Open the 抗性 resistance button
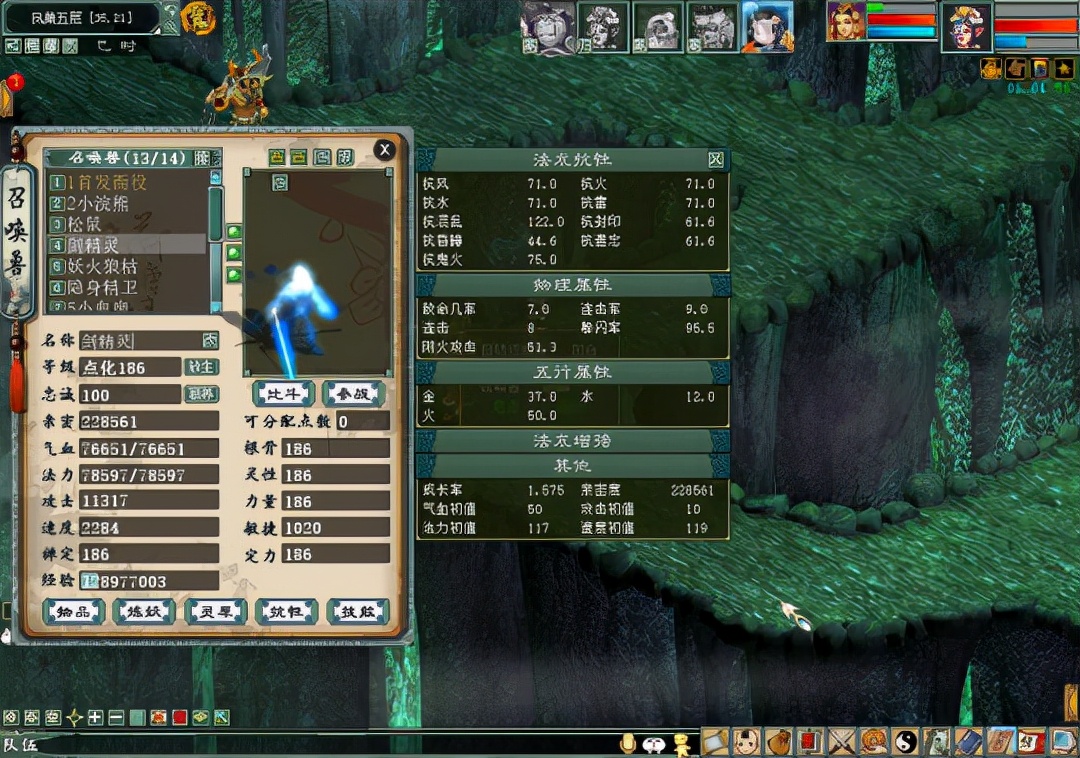The height and width of the screenshot is (758, 1080). coord(286,612)
